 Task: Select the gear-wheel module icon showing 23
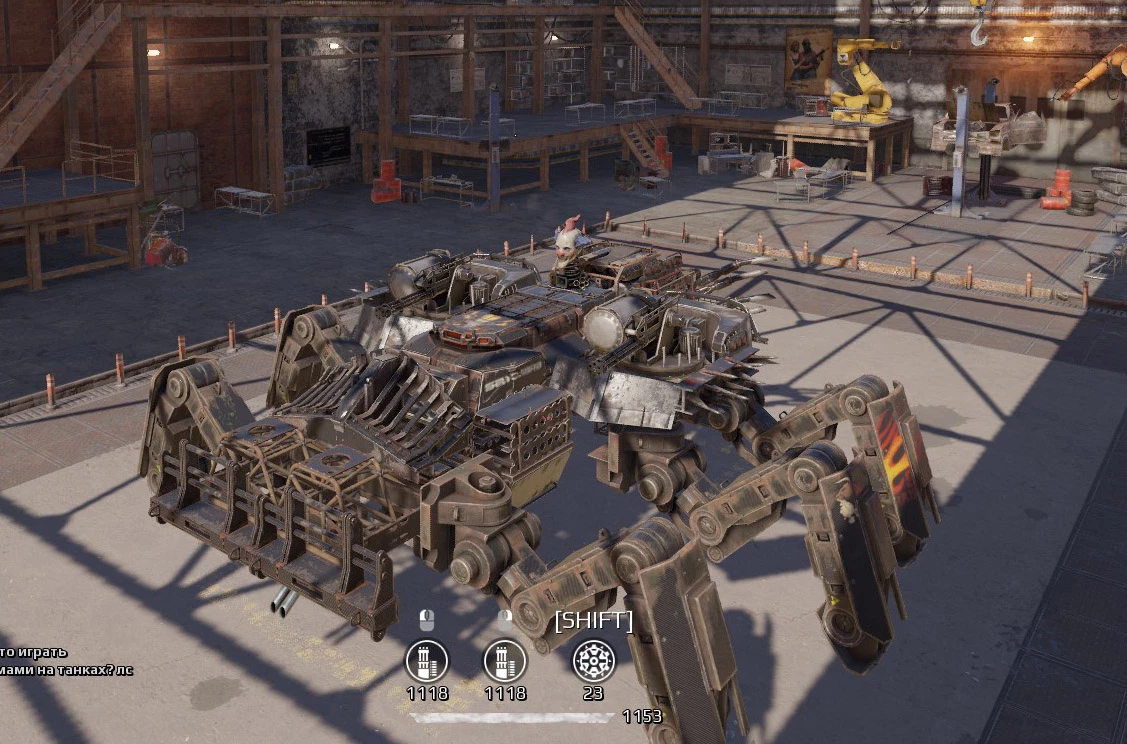[593, 661]
